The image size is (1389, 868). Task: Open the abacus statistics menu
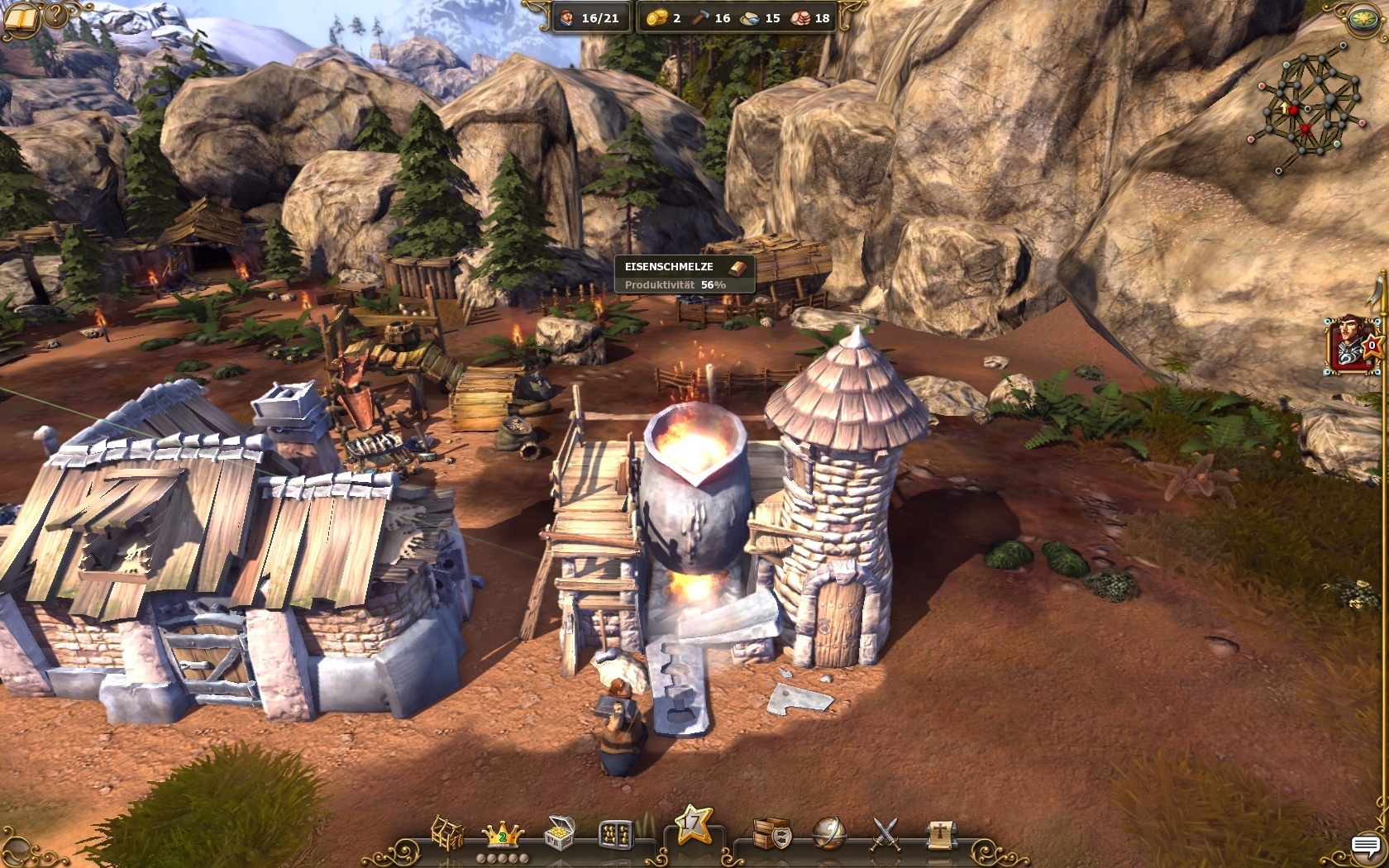pyautogui.click(x=616, y=833)
